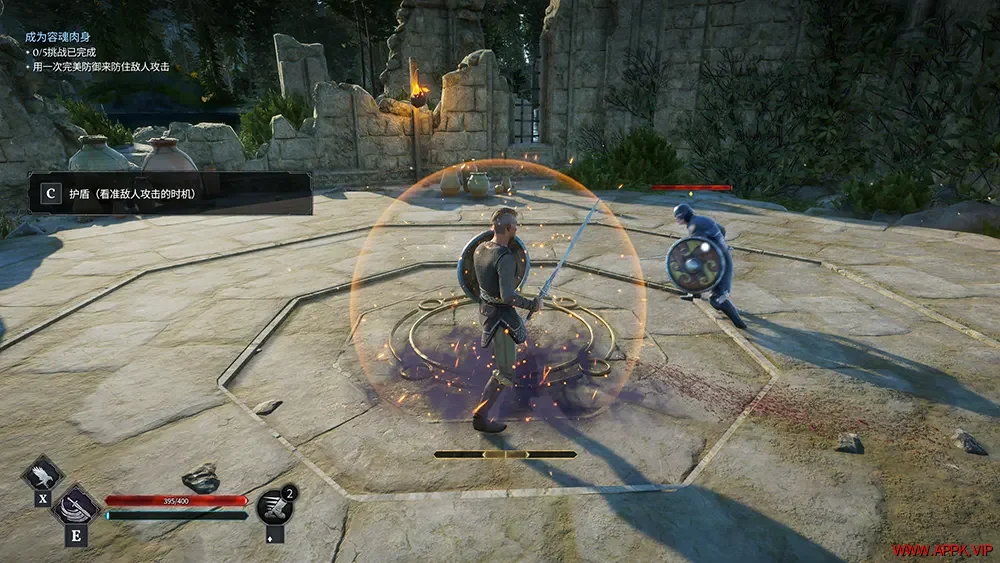Use the sword slash ability
This screenshot has width=1000, height=563.
click(76, 505)
